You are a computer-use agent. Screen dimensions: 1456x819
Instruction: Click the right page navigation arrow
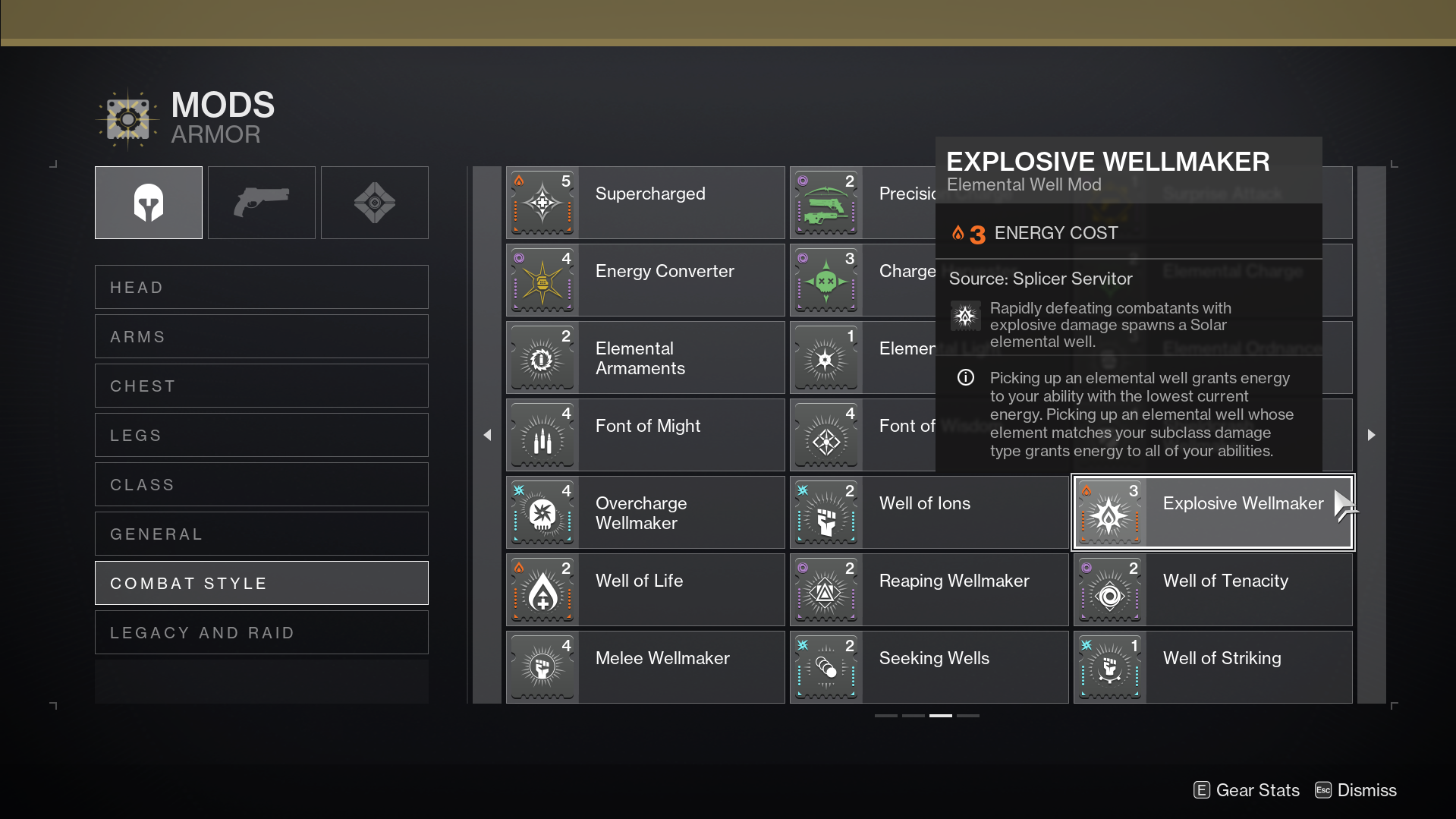[1372, 434]
